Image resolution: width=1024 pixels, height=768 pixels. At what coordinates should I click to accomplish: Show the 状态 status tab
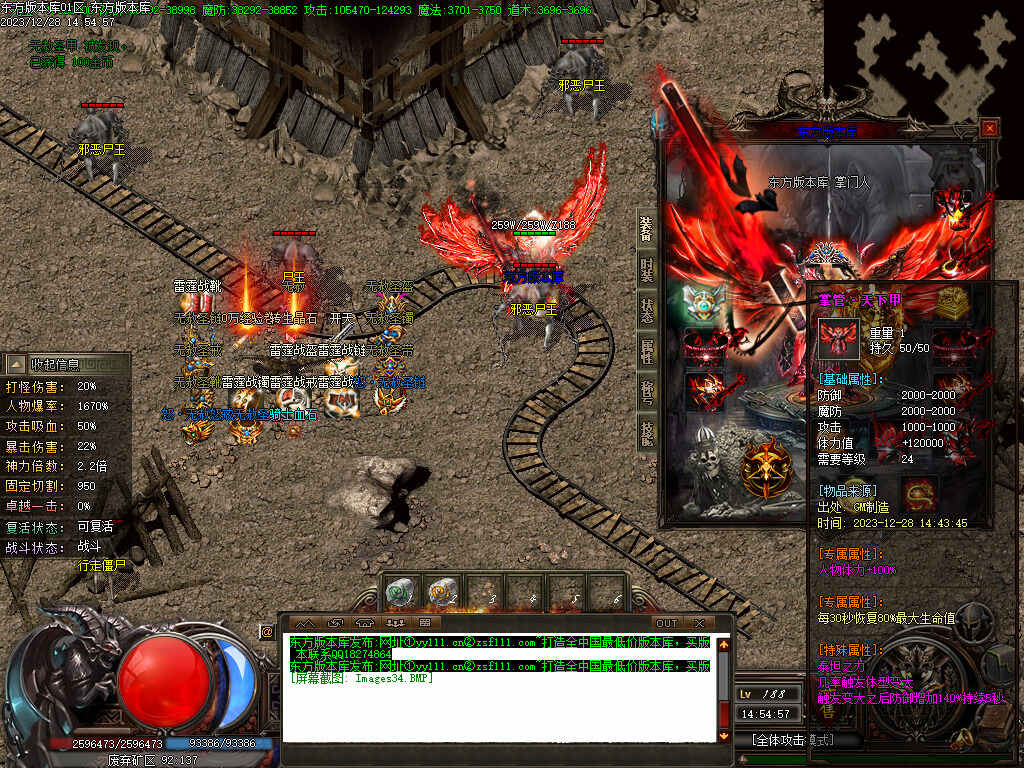(647, 310)
